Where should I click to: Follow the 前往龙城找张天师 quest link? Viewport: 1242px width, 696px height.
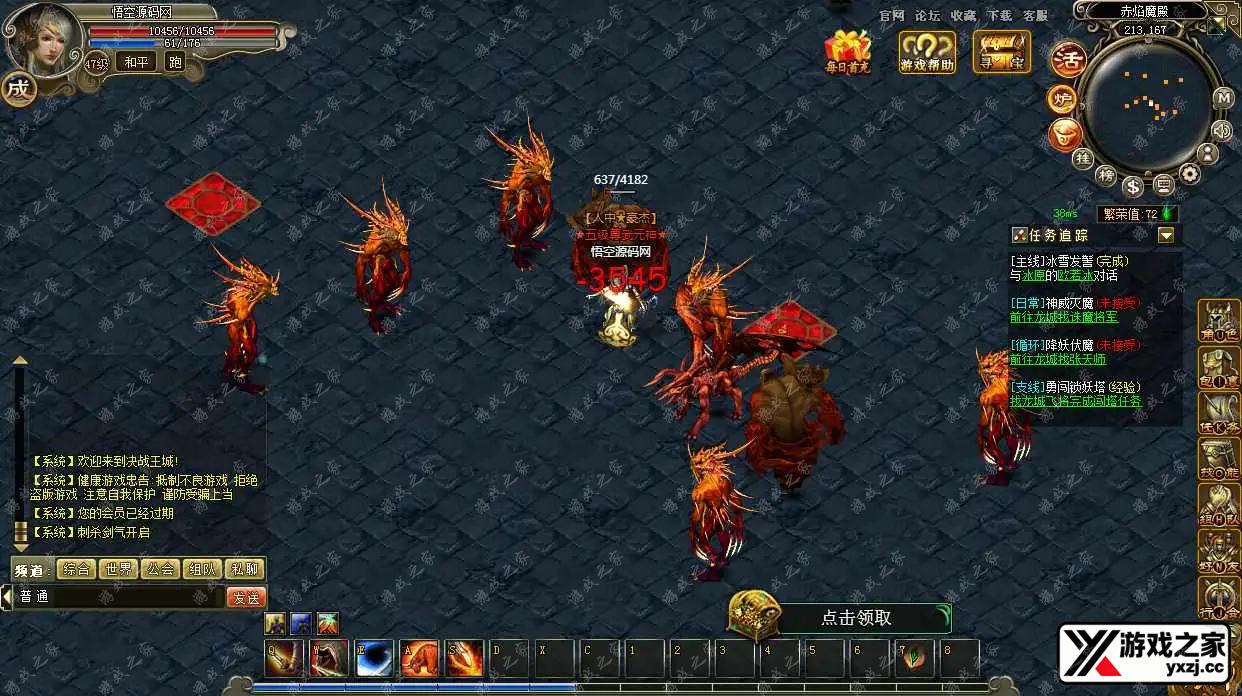click(x=1058, y=359)
